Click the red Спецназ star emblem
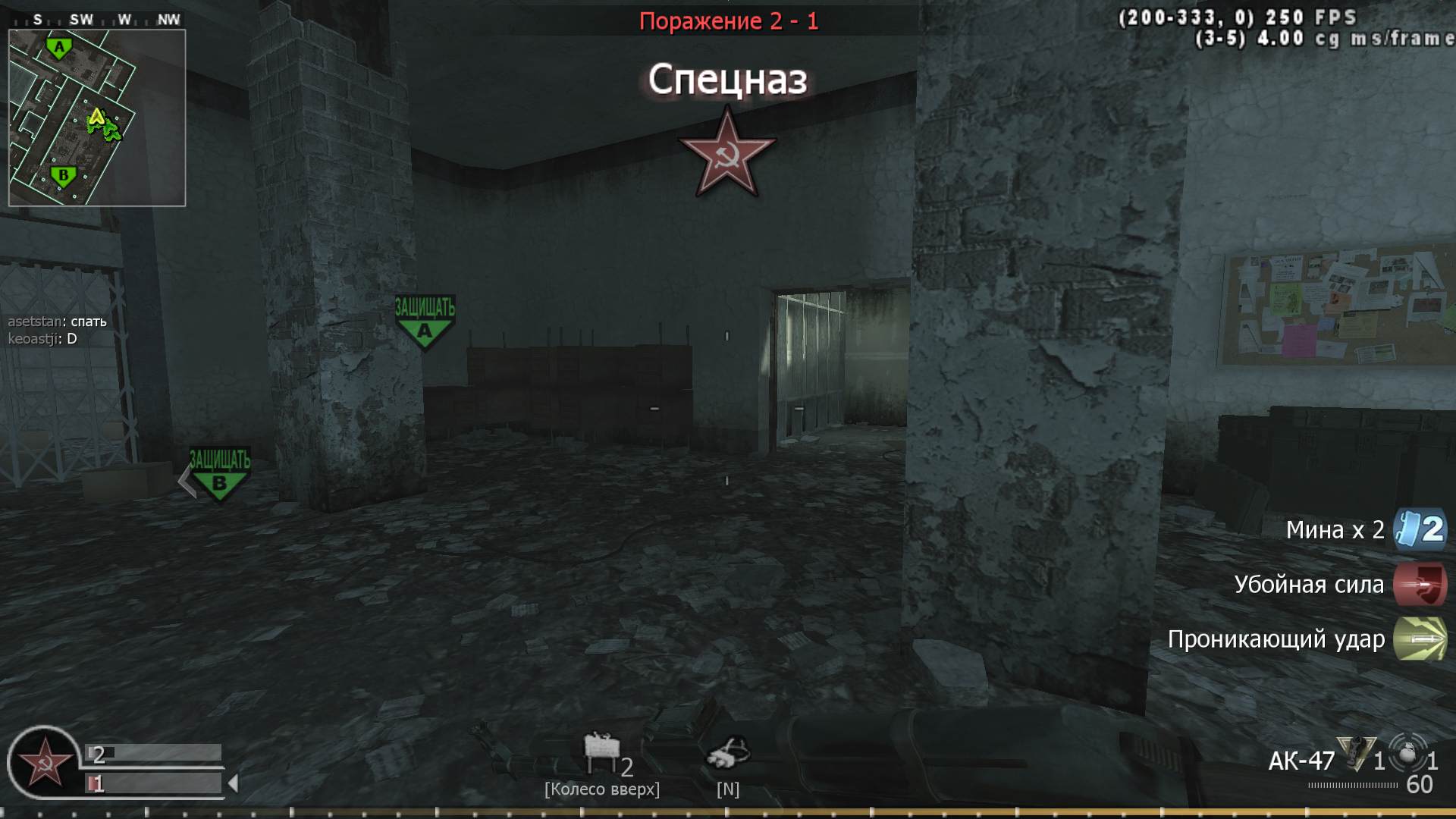The image size is (1456, 819). (726, 152)
